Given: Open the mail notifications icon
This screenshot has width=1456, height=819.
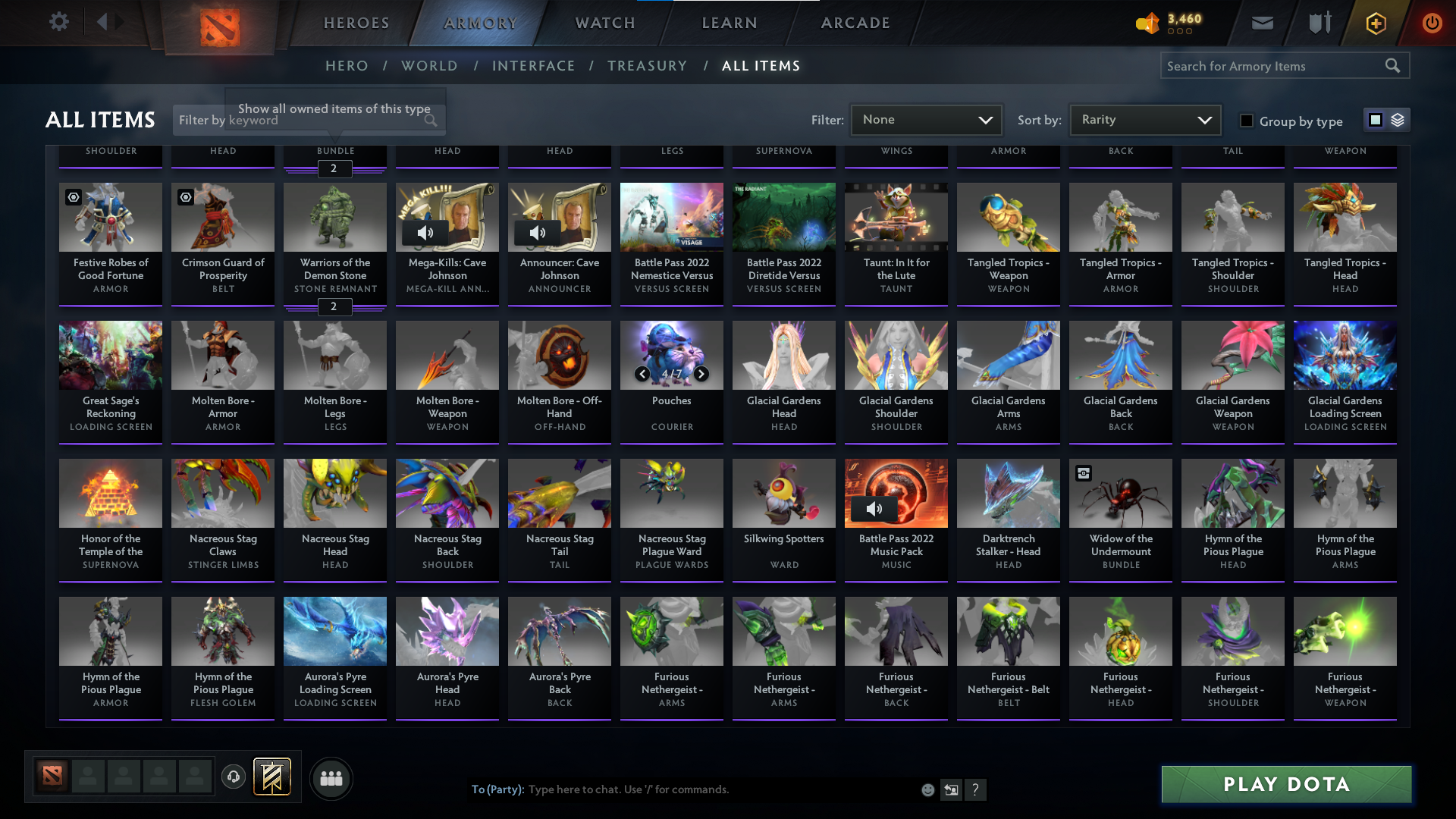Looking at the screenshot, I should (1261, 23).
